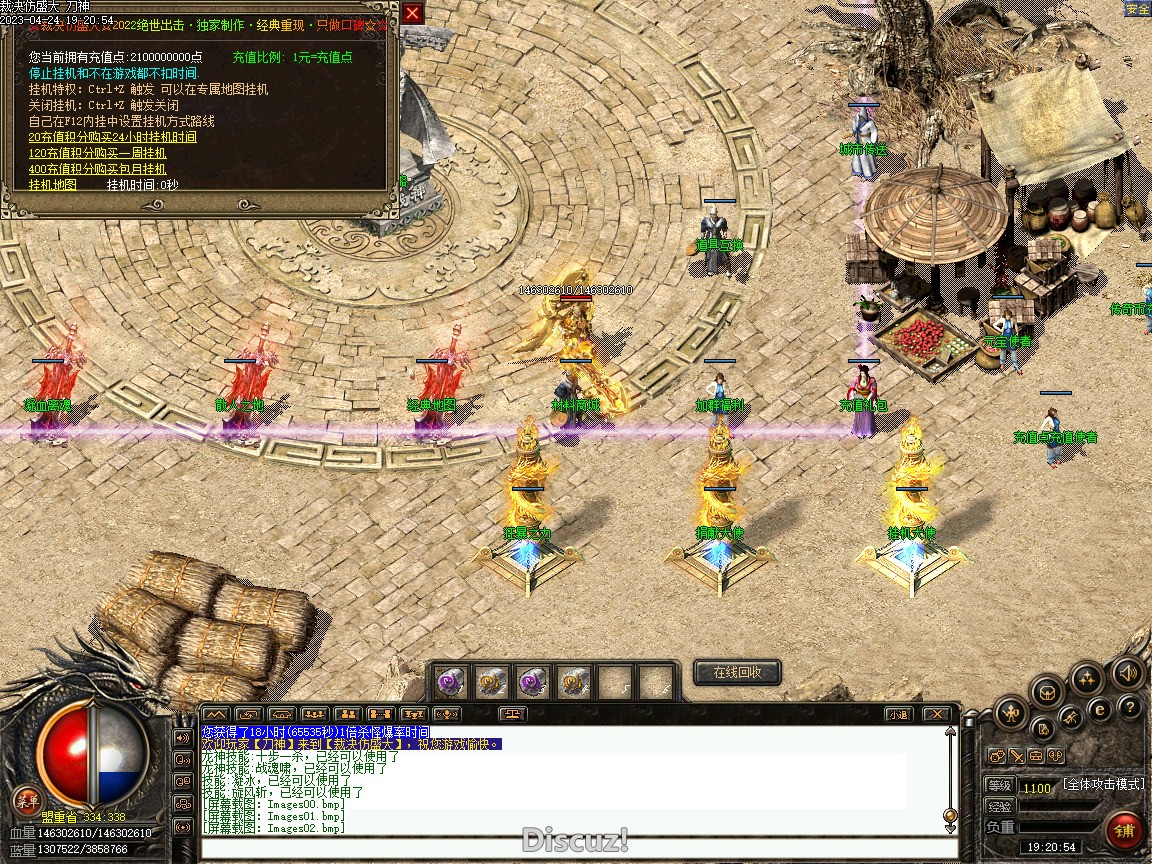
Task: Click the 在线回收 online recycle button
Action: coord(737,673)
